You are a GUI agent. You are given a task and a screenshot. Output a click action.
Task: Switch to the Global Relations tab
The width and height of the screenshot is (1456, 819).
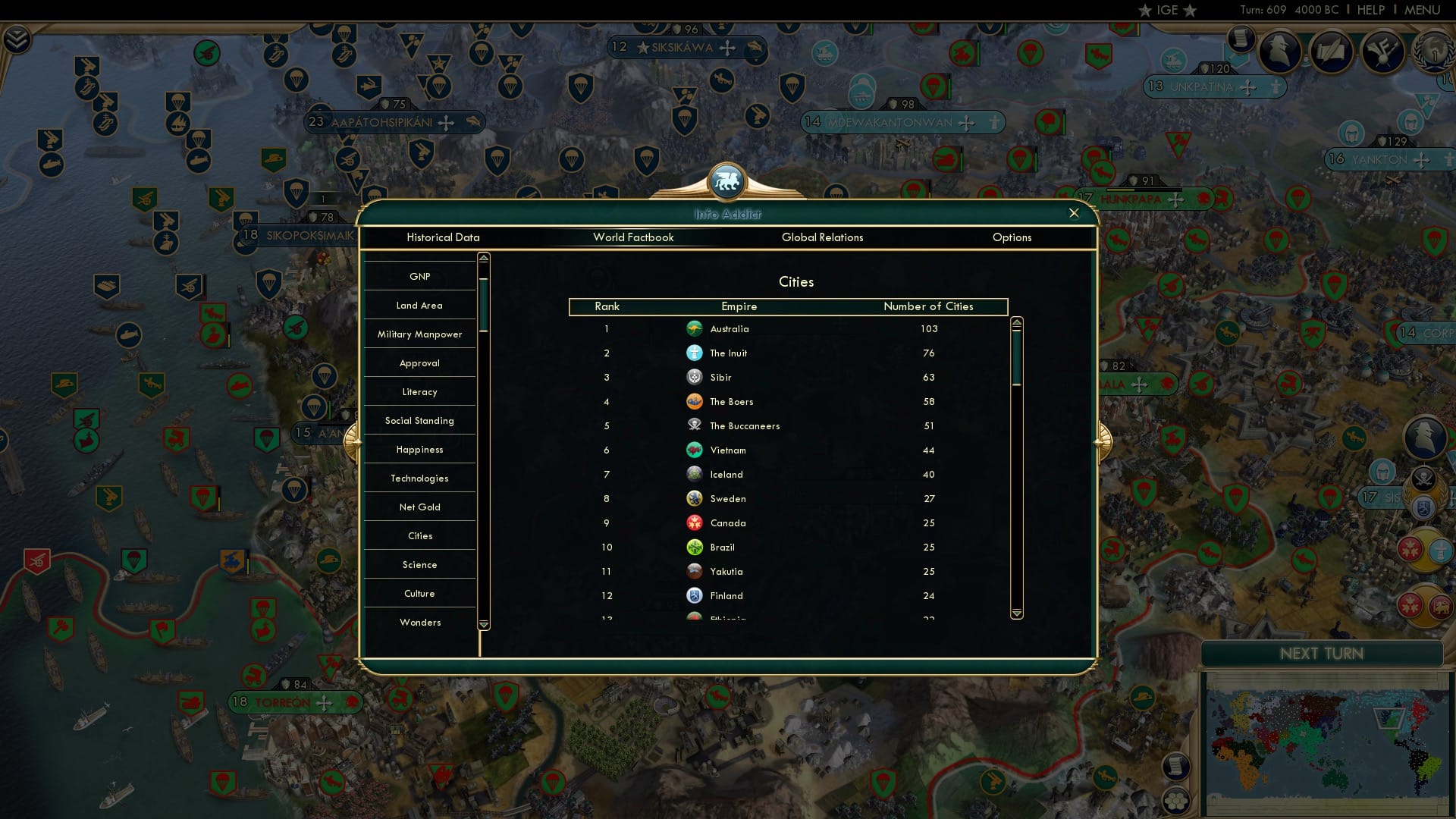[x=824, y=237]
